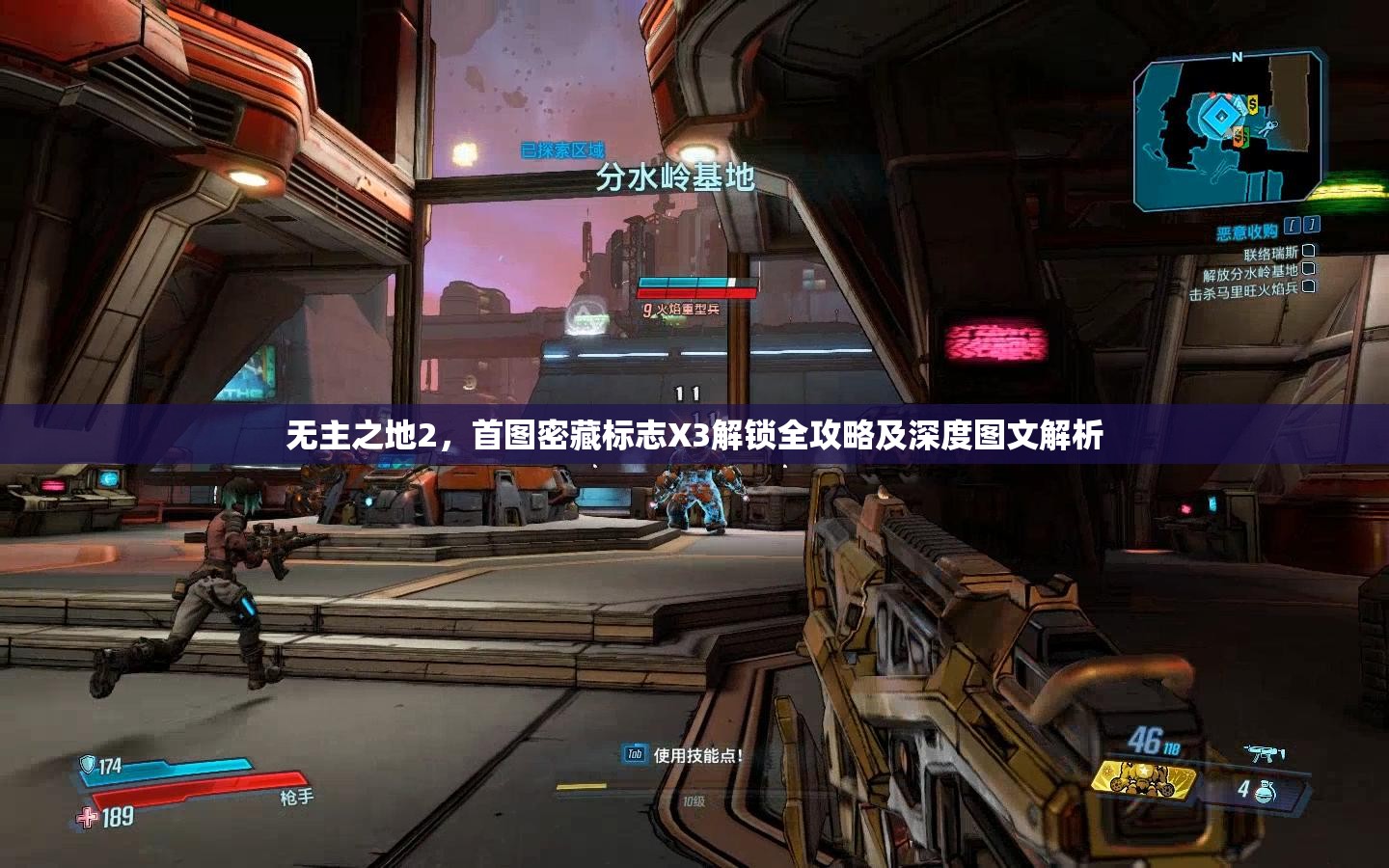Viewport: 1389px width, 868px height.
Task: Select the grenade icon showing count 4
Action: coord(1266,792)
